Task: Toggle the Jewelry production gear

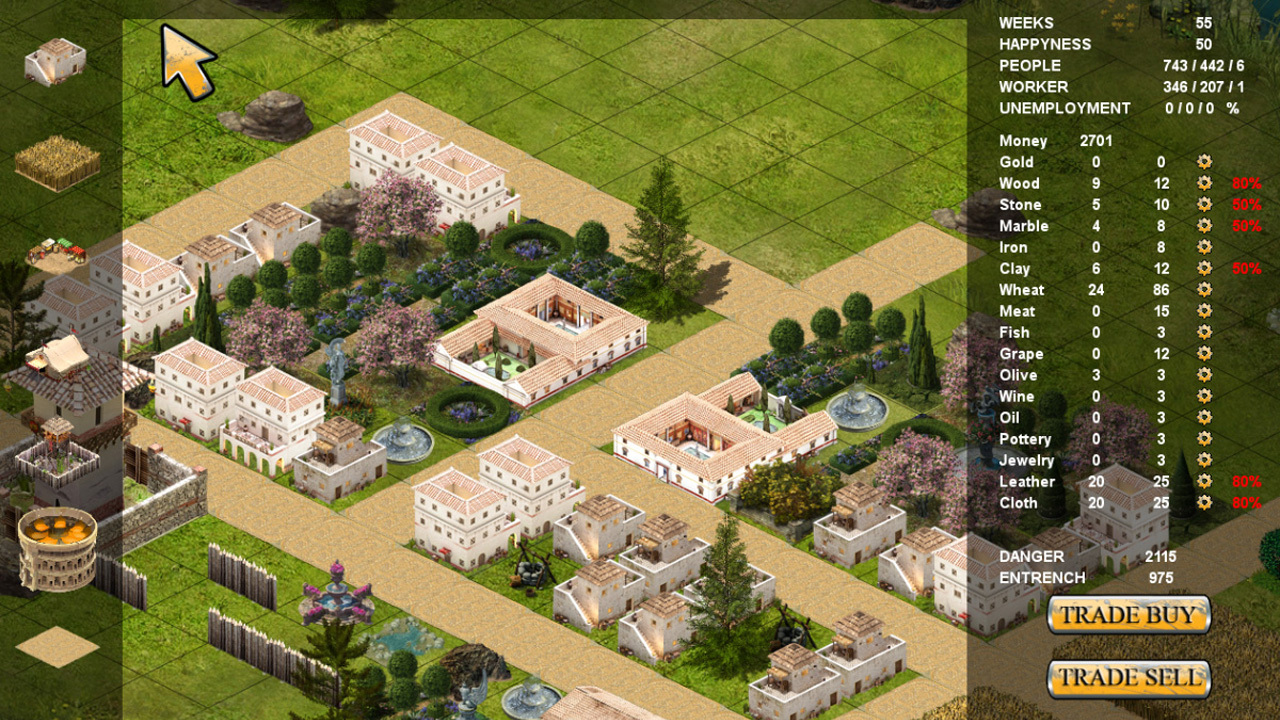Action: (1204, 460)
